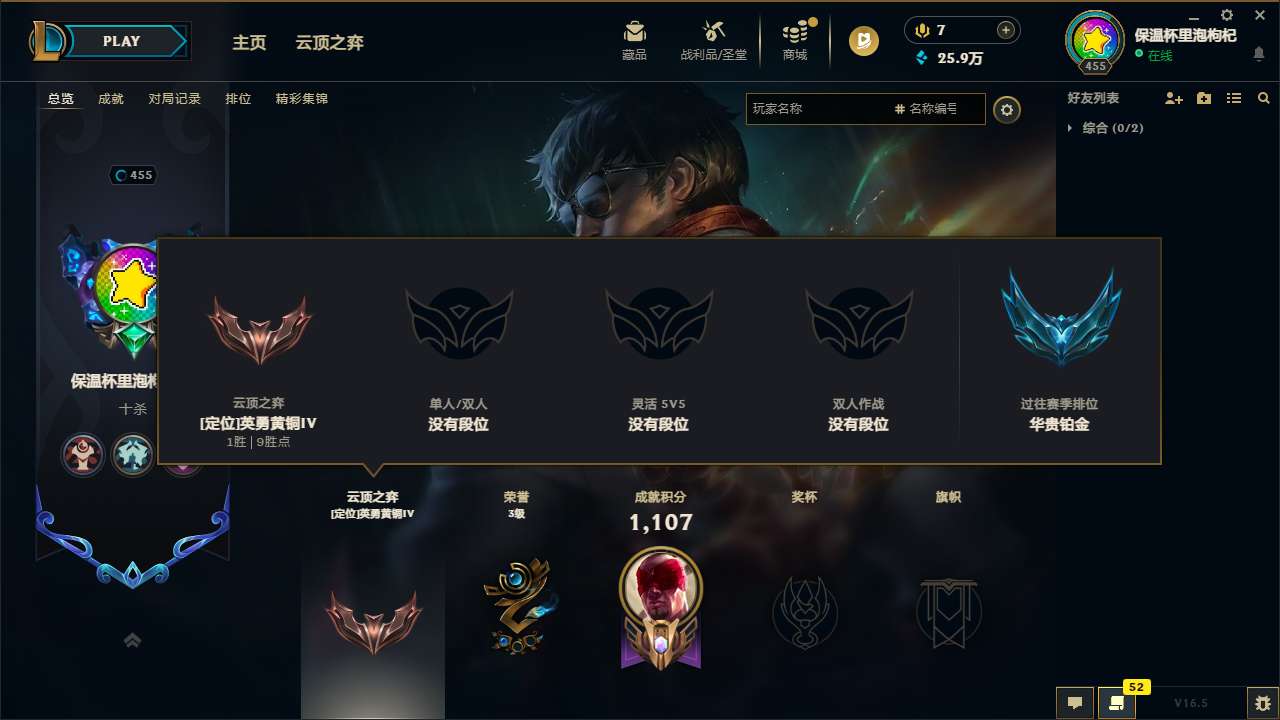Click the 玩家名称 player search field
This screenshot has width=1280, height=720.
pos(820,109)
